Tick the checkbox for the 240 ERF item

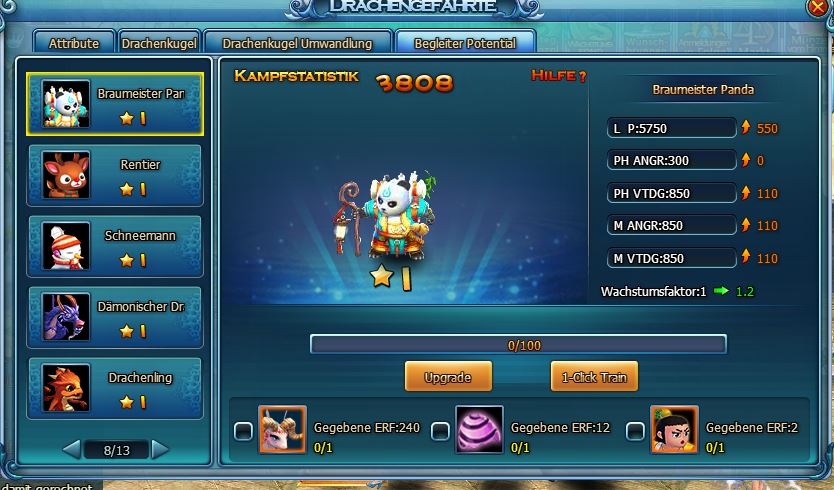(x=243, y=431)
